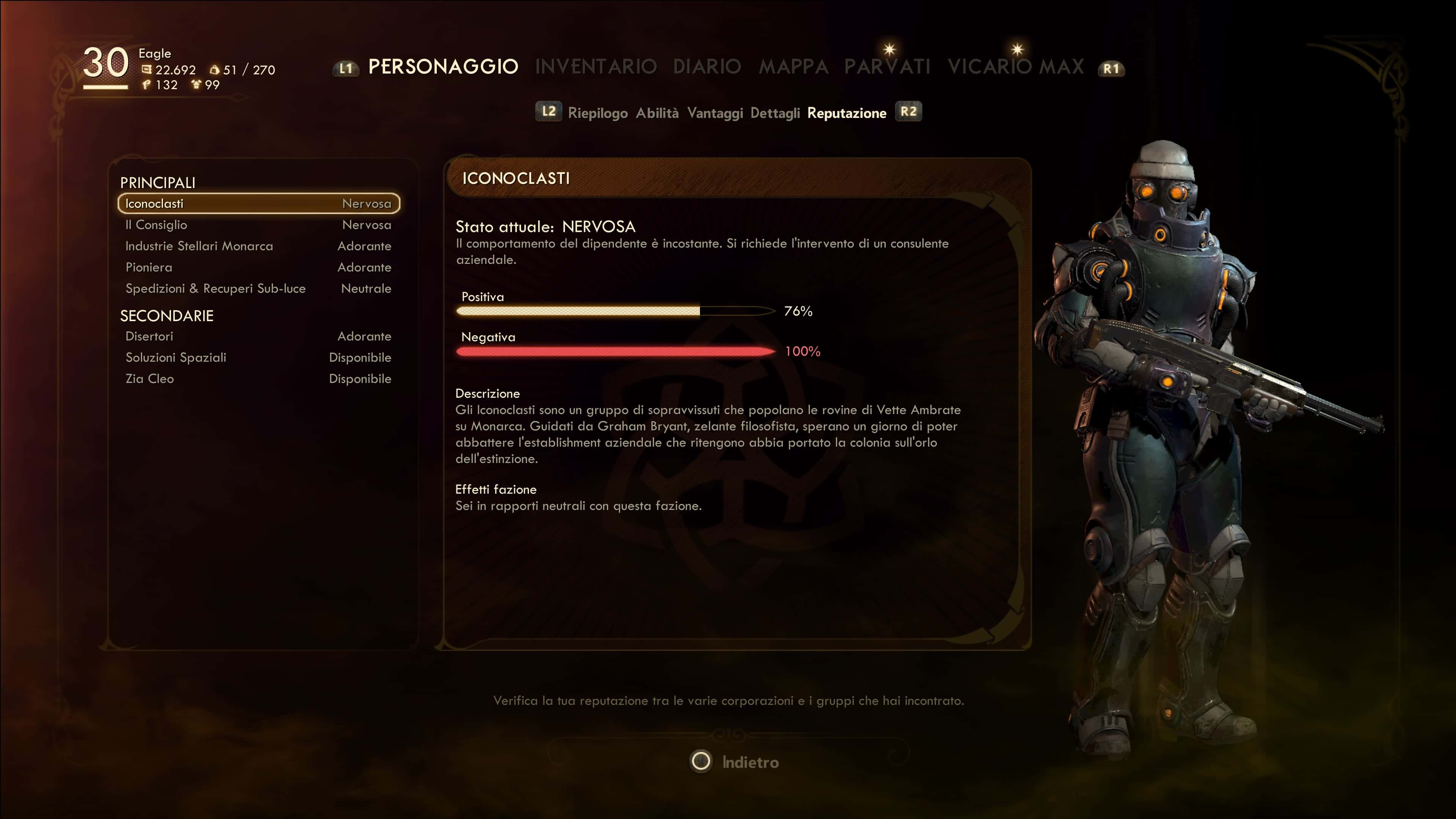Switch to the Riepilogo sub-tab
1456x819 pixels.
click(x=598, y=113)
